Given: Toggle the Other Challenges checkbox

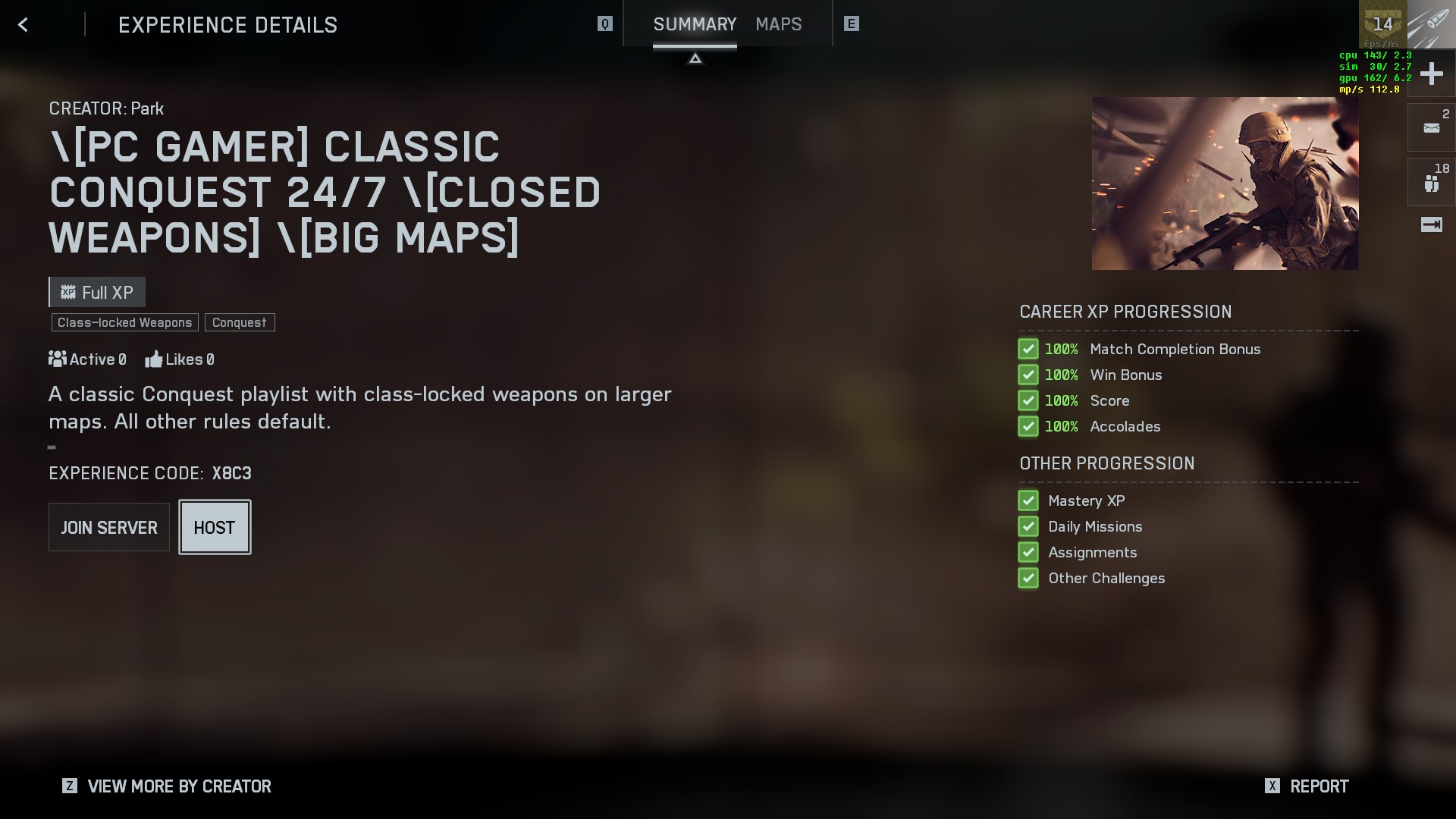Looking at the screenshot, I should coord(1028,578).
